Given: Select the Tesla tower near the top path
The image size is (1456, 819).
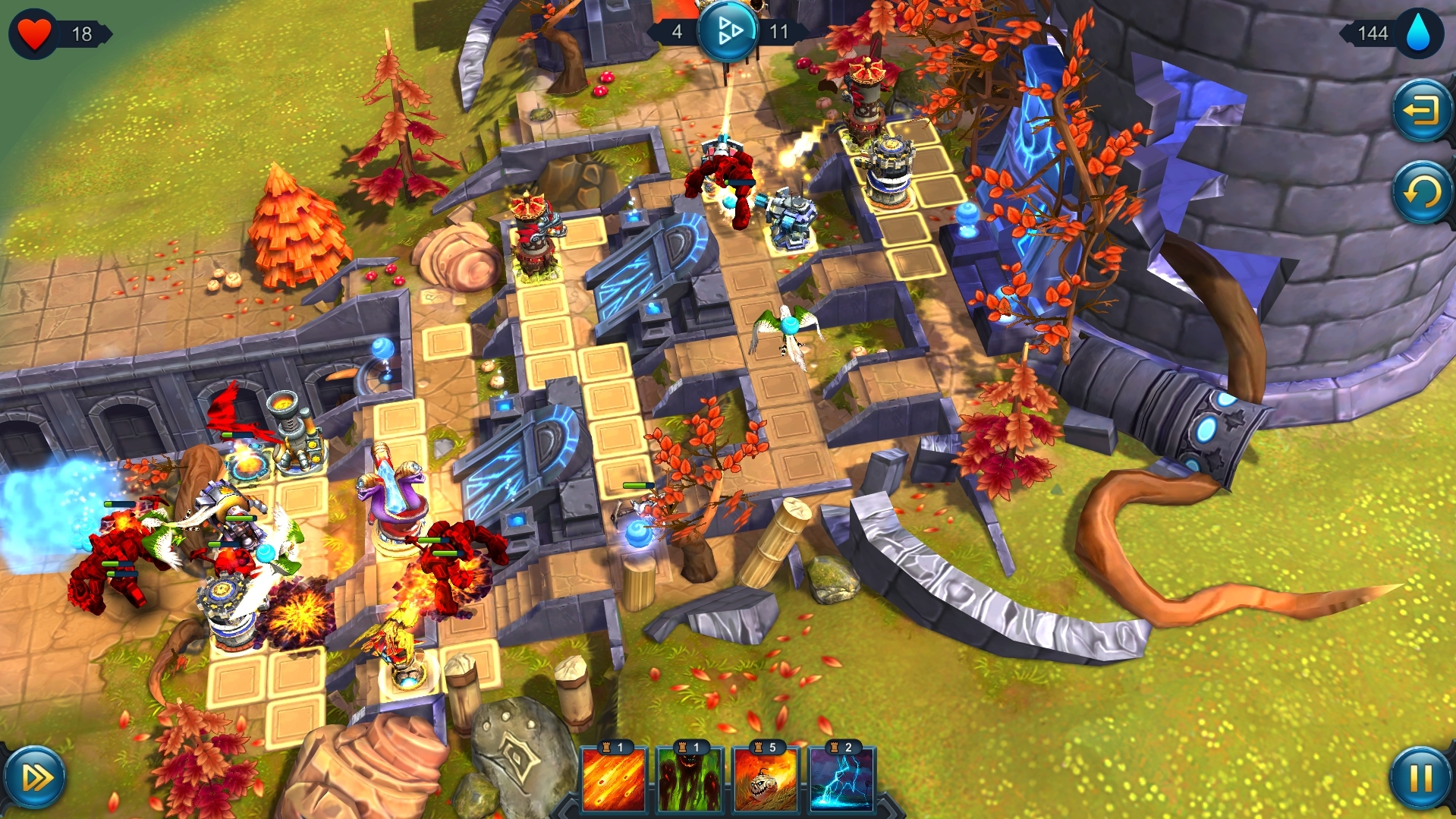Looking at the screenshot, I should [x=793, y=218].
